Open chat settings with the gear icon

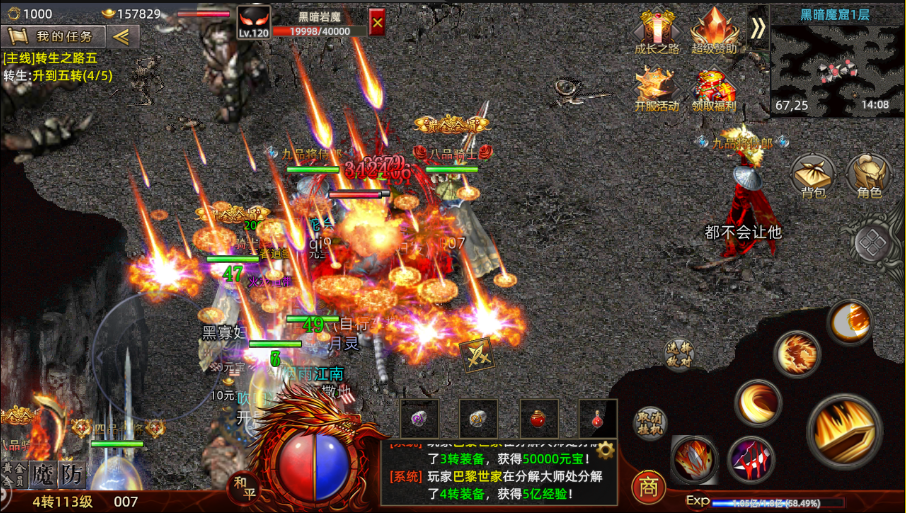pos(605,450)
